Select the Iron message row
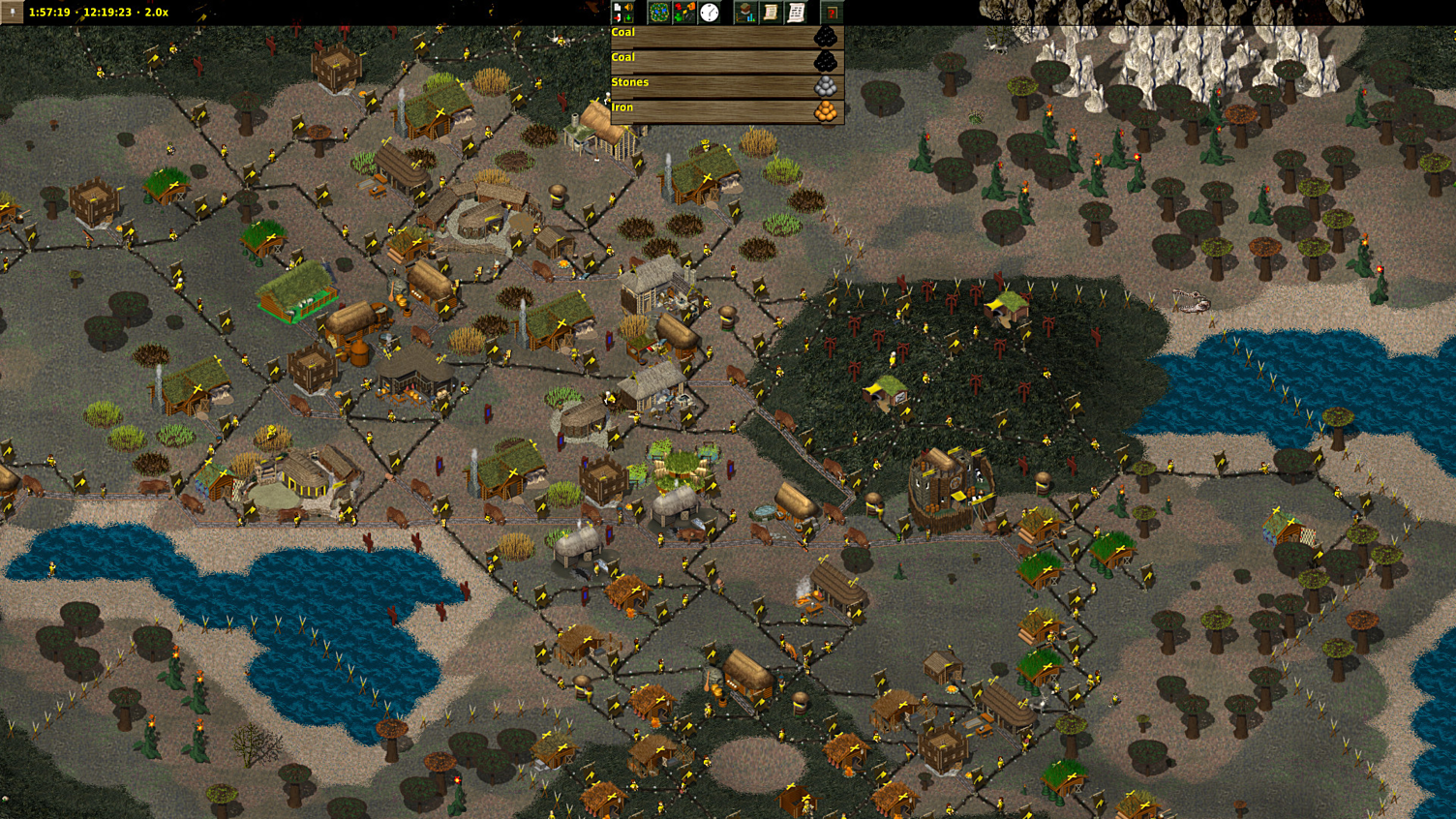Image resolution: width=1456 pixels, height=819 pixels. [726, 111]
